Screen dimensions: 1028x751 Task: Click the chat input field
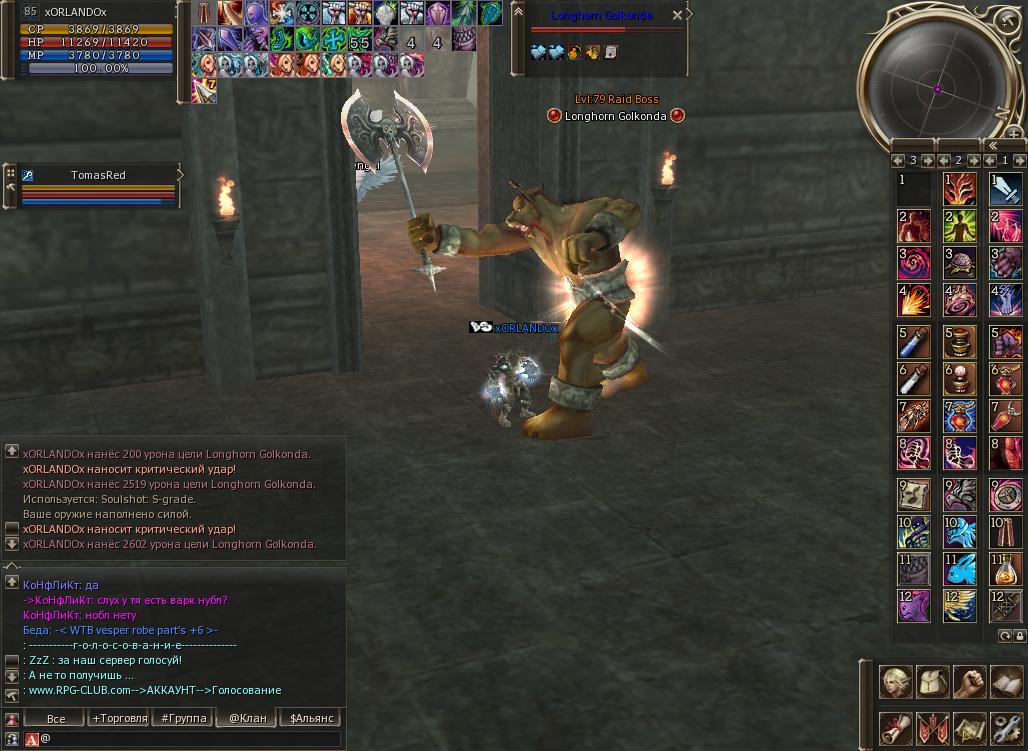pyautogui.click(x=190, y=739)
